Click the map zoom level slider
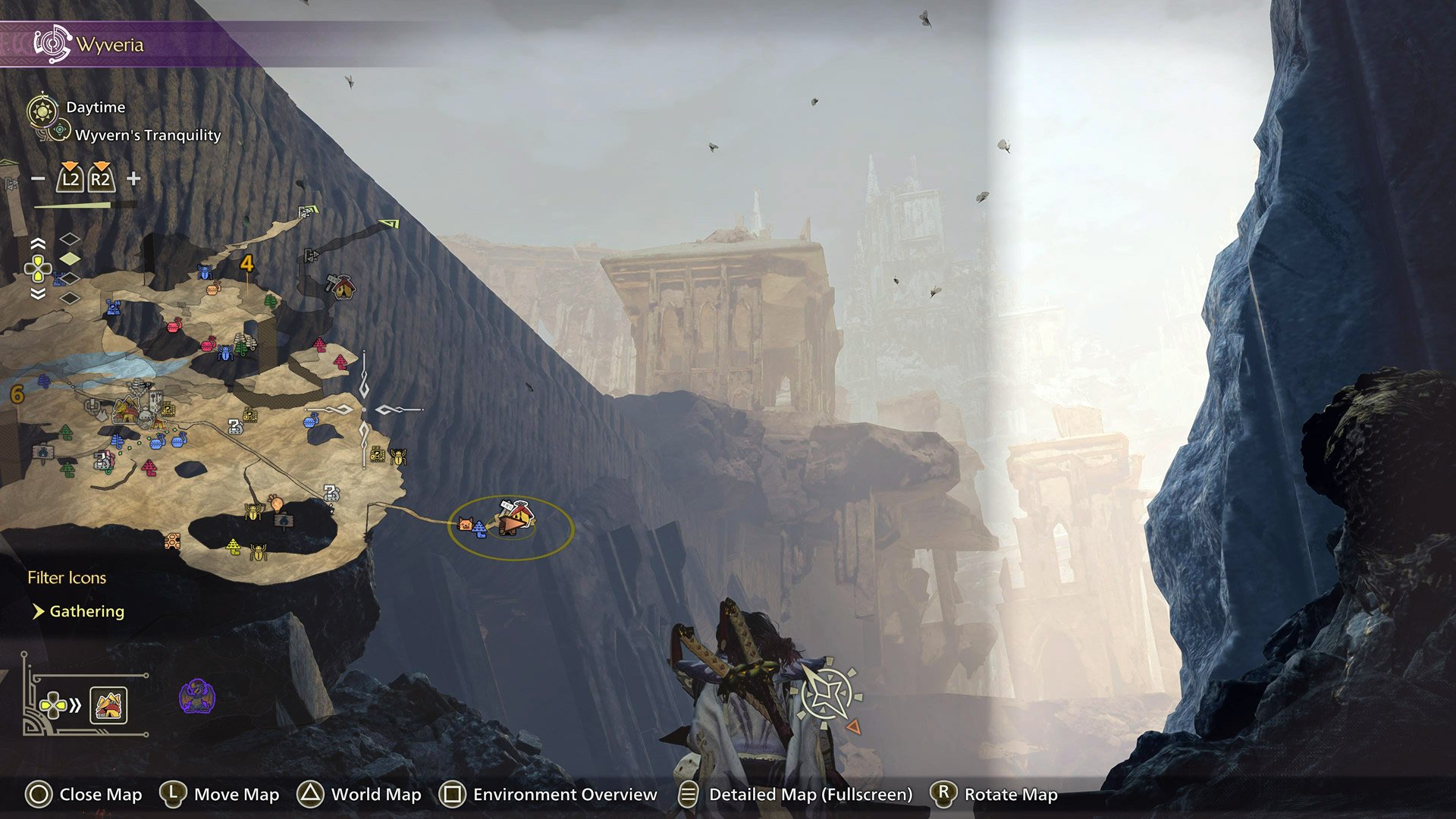 [72, 203]
